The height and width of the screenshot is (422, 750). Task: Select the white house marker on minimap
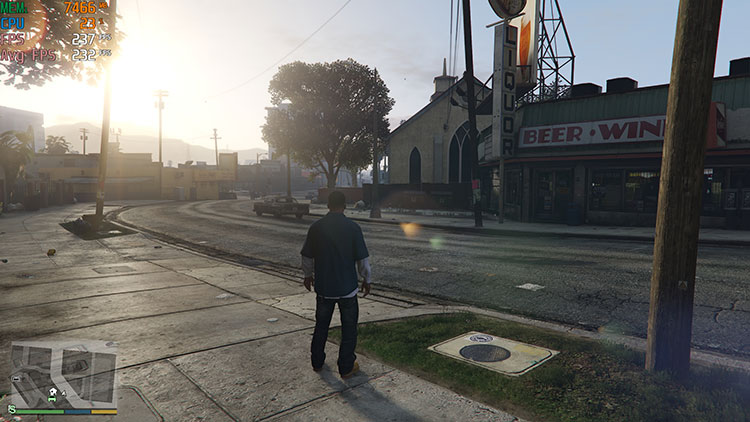tap(53, 390)
